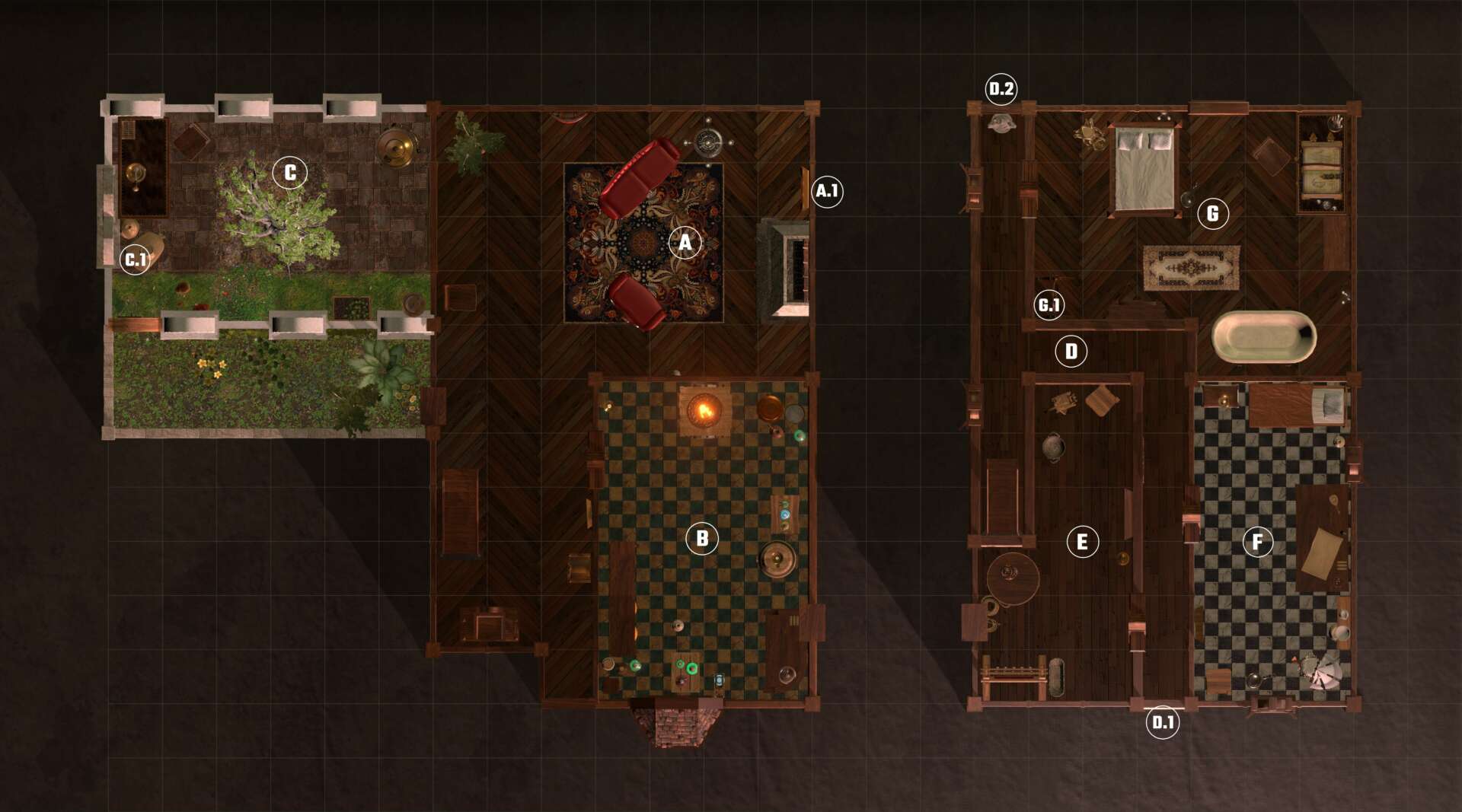Screen dimensions: 1462x812
Task: Click the A.1 map marker
Action: click(827, 190)
